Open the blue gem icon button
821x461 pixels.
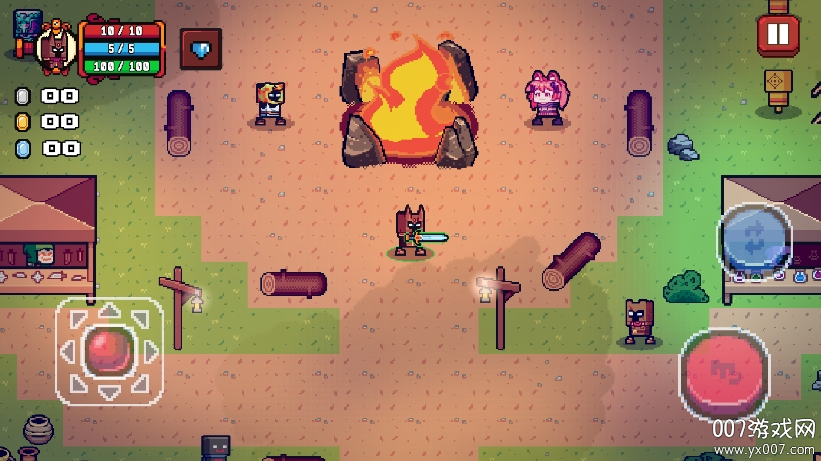click(x=200, y=48)
